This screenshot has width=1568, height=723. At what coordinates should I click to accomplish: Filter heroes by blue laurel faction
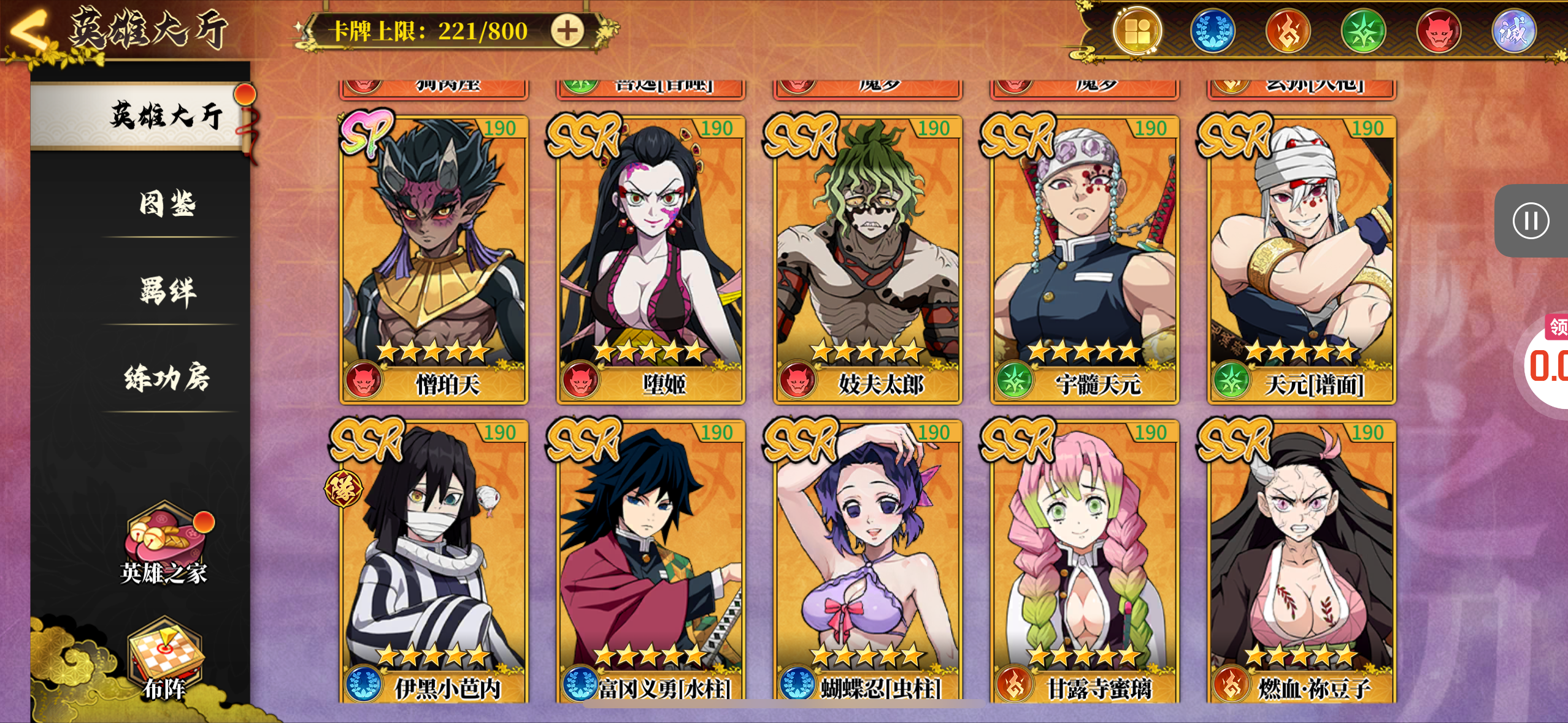(1213, 31)
